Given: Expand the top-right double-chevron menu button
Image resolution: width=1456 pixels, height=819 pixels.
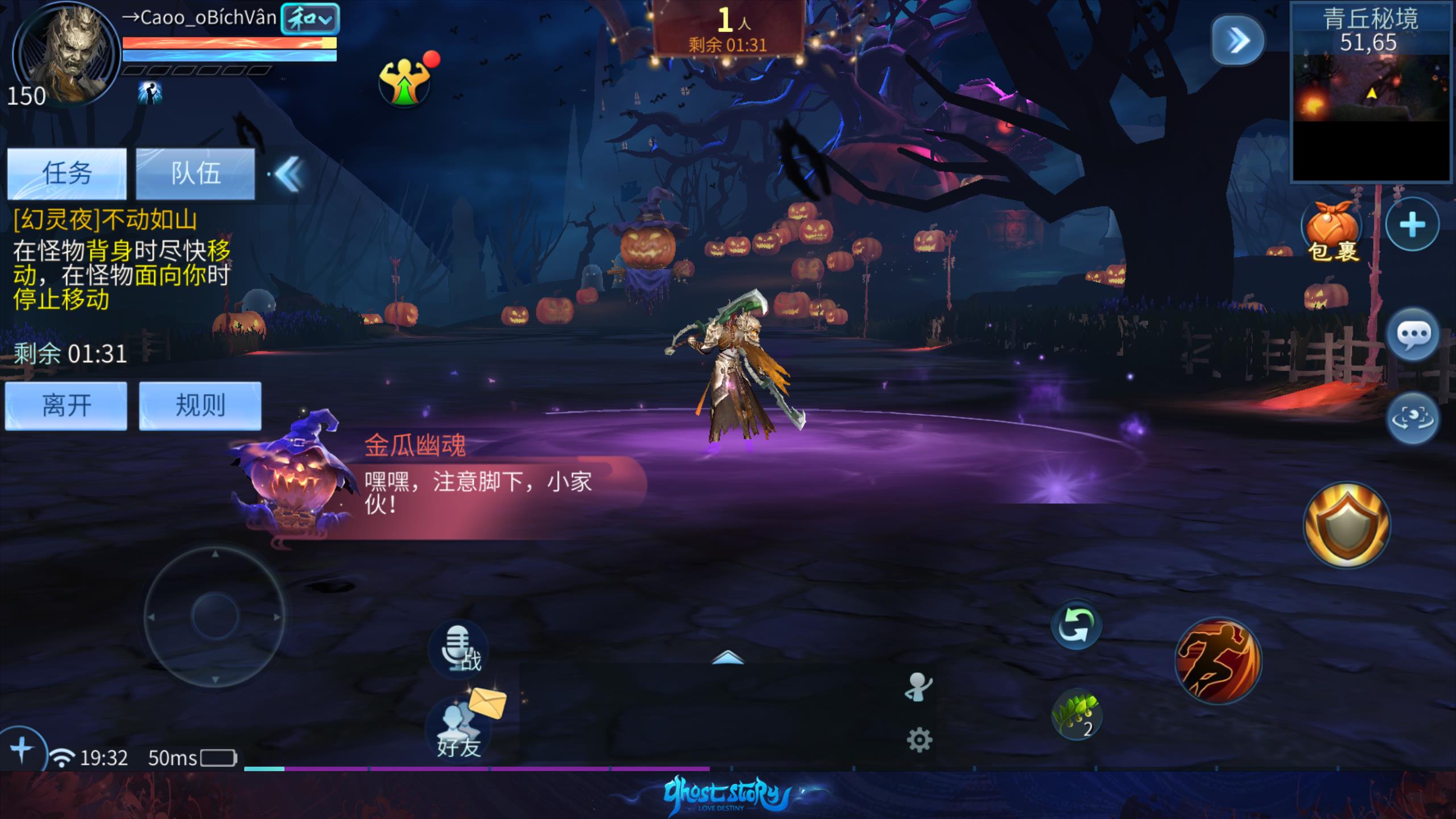Looking at the screenshot, I should pyautogui.click(x=1238, y=40).
